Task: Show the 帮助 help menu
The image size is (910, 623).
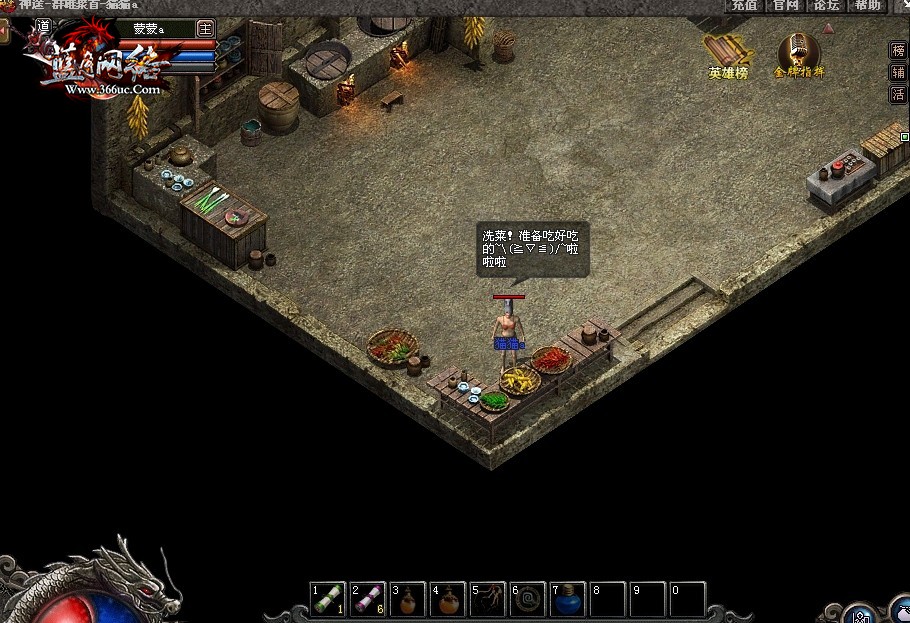Action: point(867,5)
